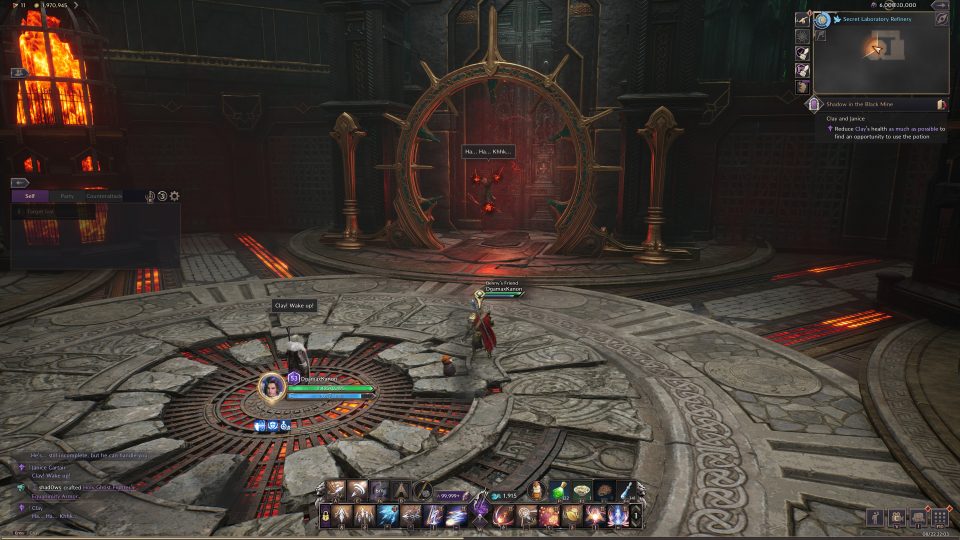
Task: Switch to the Self targeting tab
Action: [x=30, y=196]
